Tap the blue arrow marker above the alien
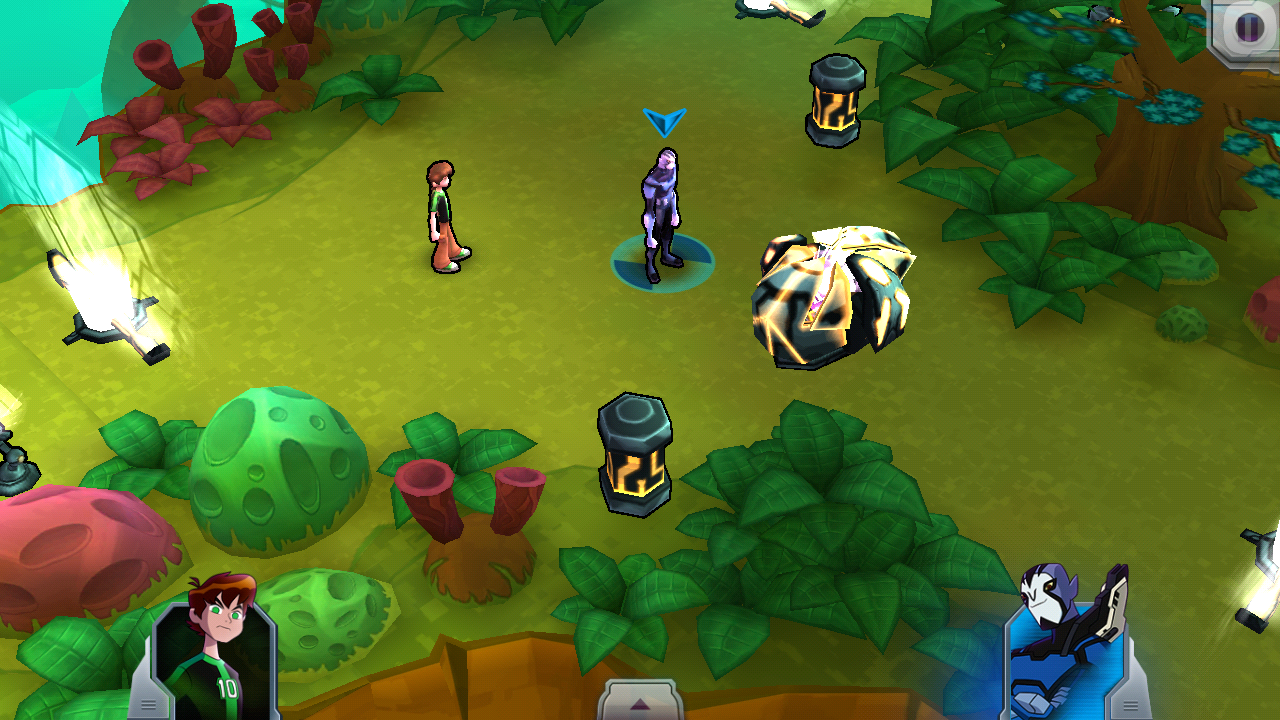The height and width of the screenshot is (720, 1280). [663, 122]
